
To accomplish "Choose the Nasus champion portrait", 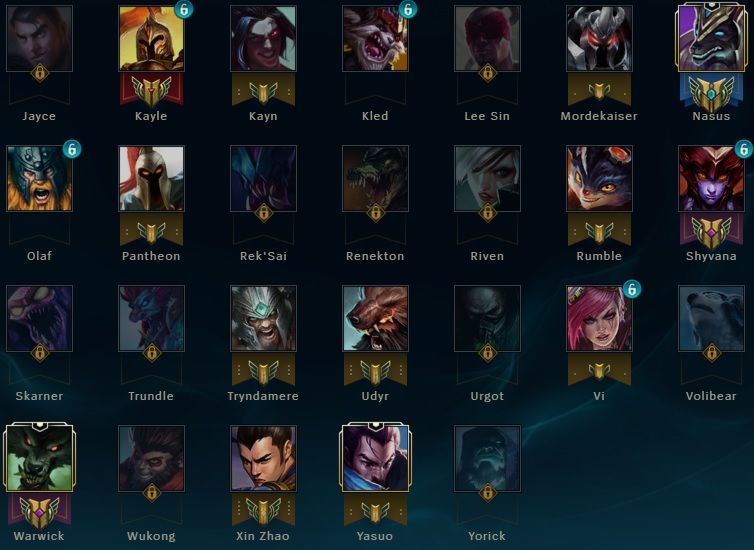I will point(711,38).
